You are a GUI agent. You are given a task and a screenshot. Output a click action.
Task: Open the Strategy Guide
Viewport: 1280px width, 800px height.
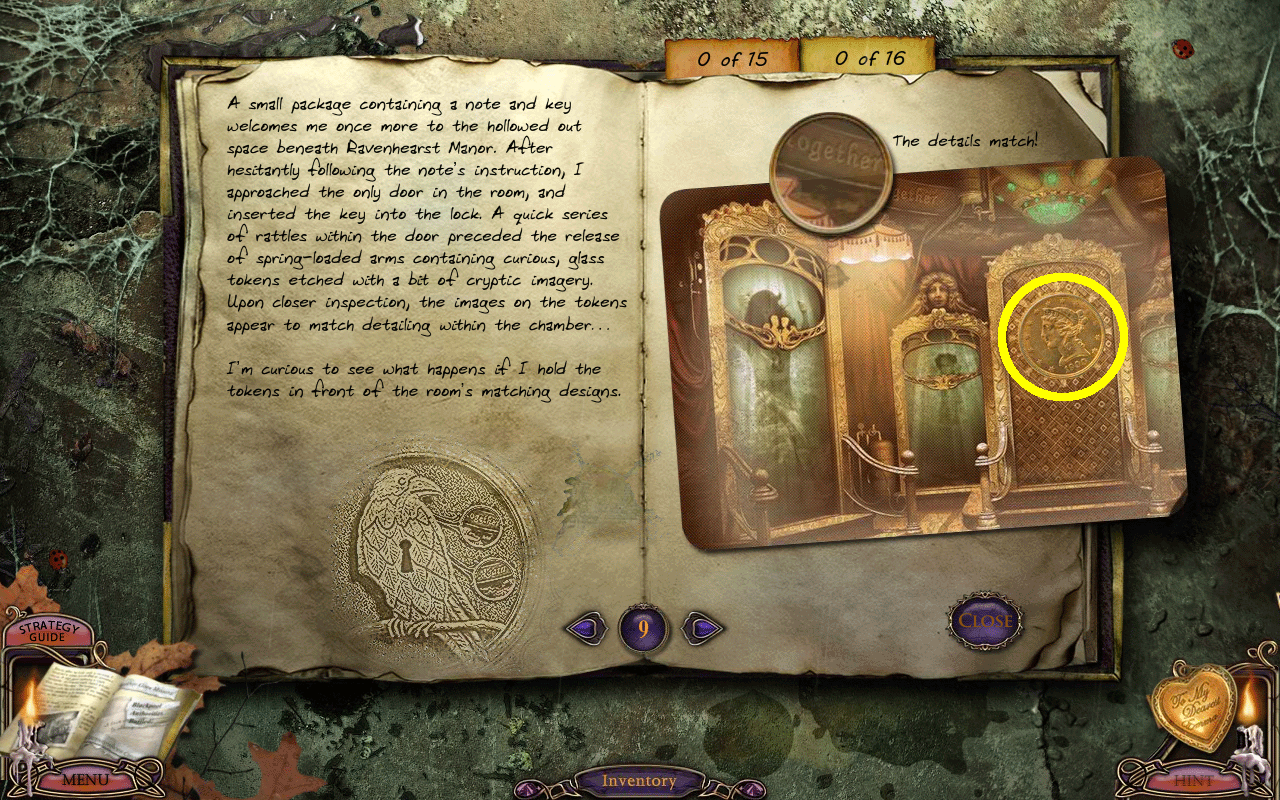pos(48,632)
